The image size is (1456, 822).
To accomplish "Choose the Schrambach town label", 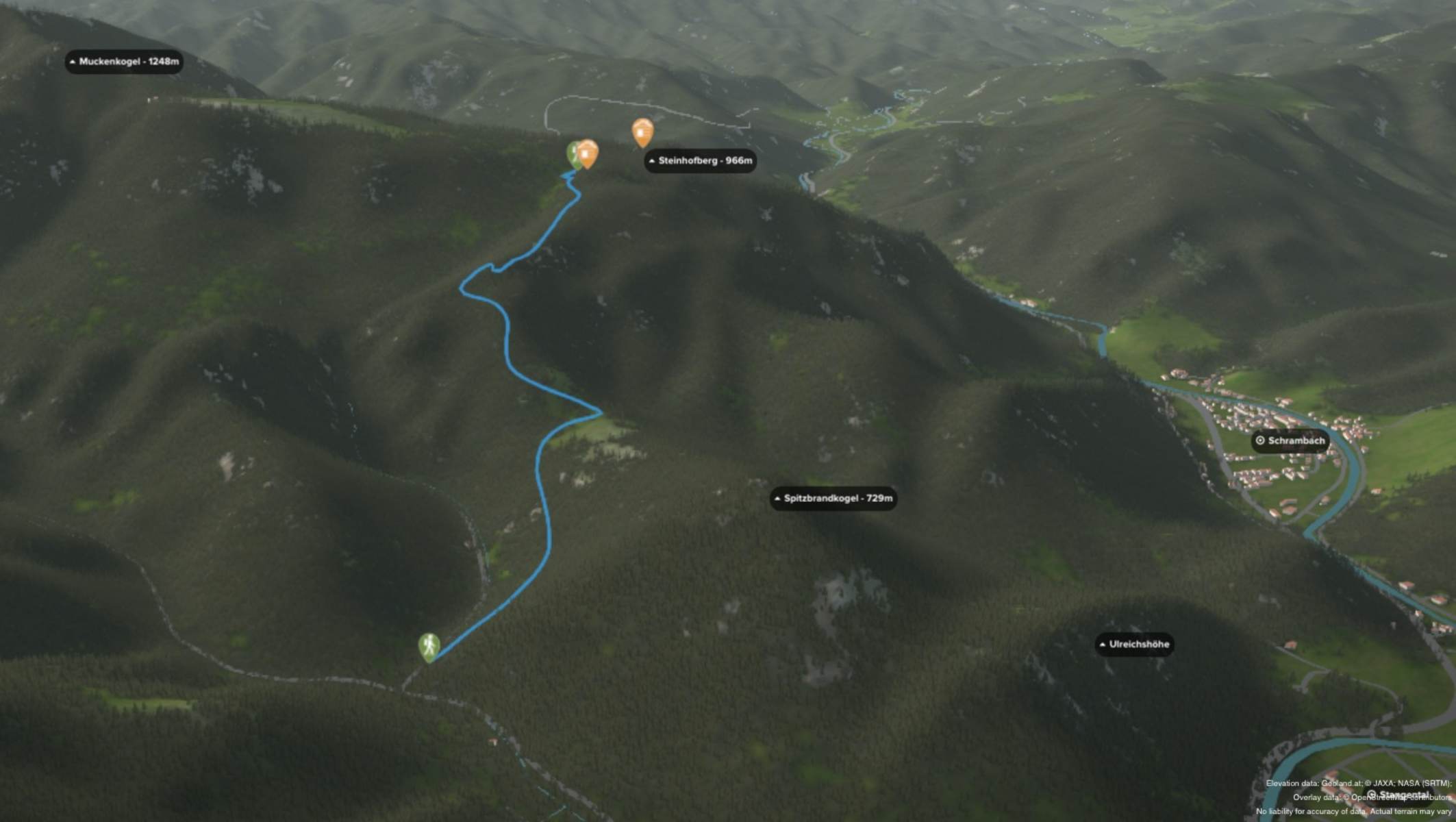I will tap(1290, 441).
